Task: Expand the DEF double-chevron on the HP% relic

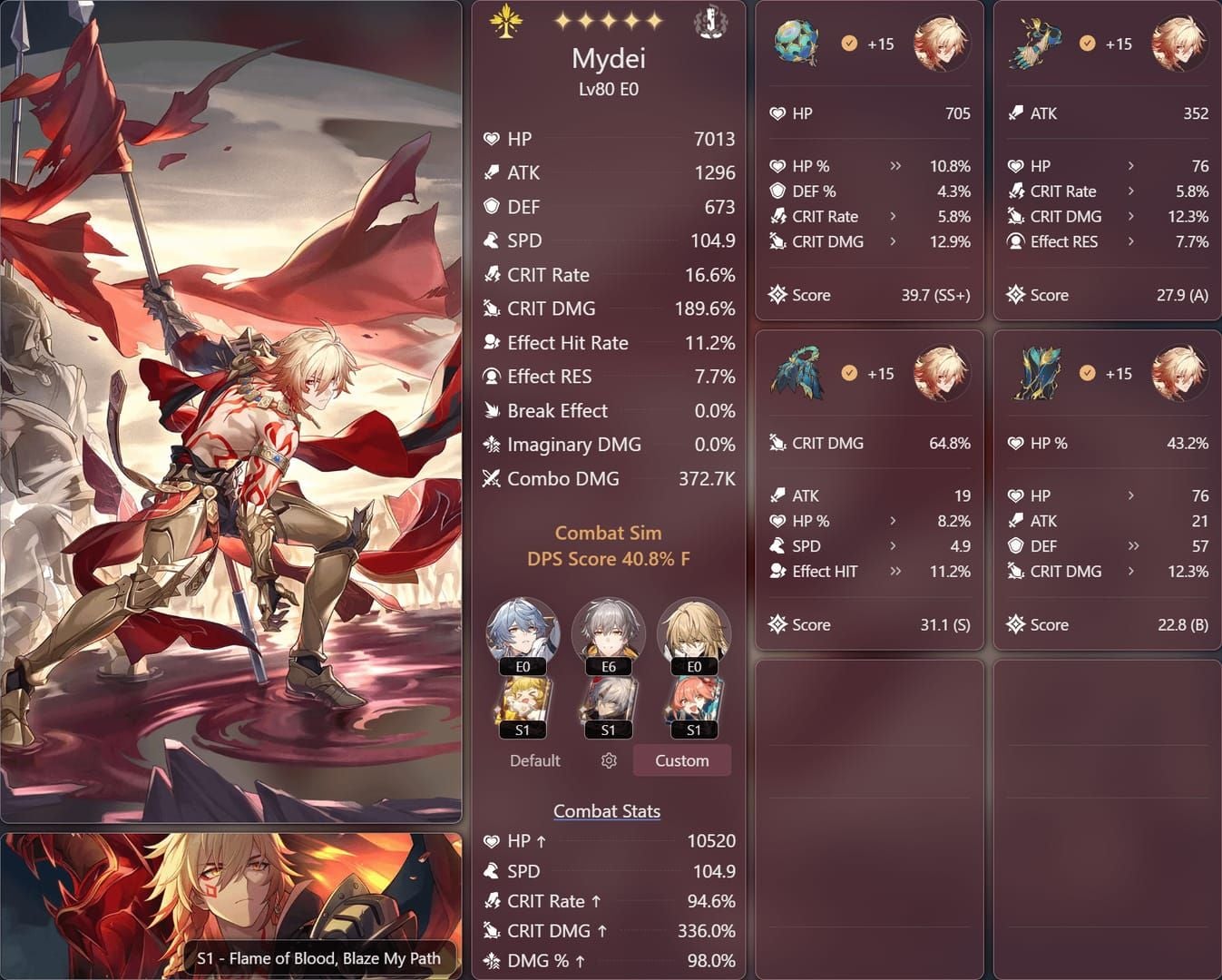Action: tap(1132, 546)
